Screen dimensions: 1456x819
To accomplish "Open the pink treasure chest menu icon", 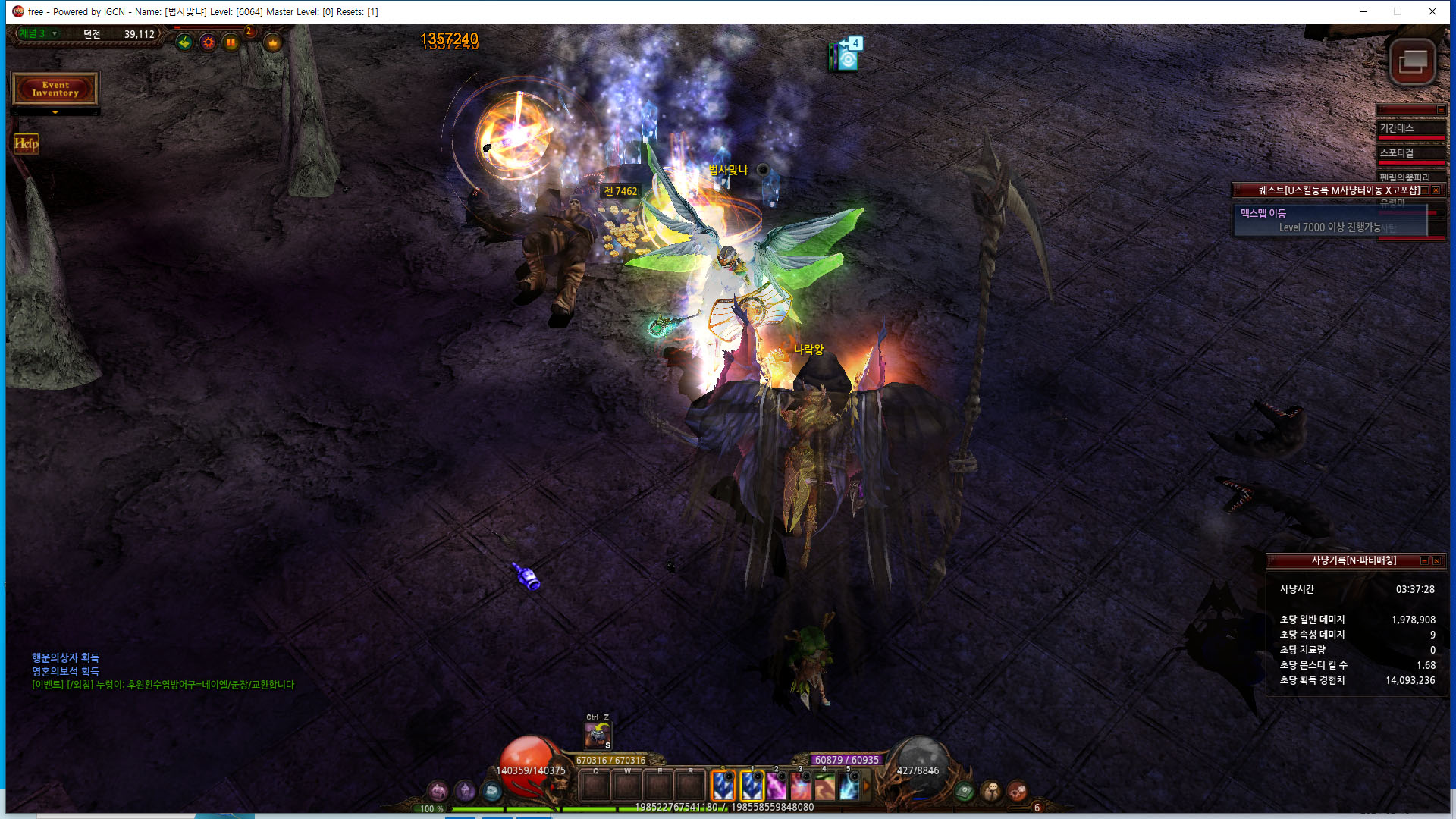I will tap(438, 792).
